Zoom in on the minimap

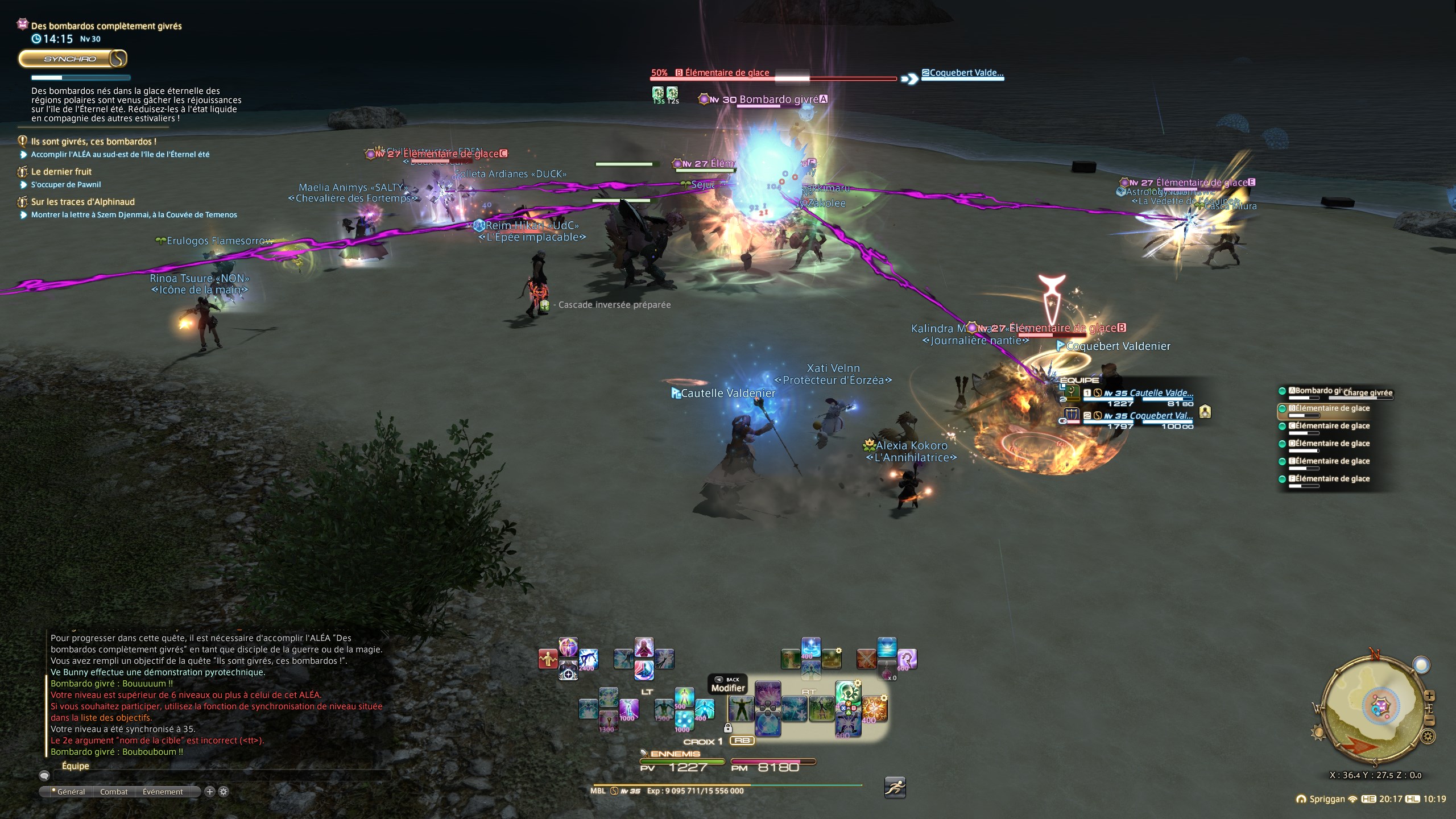(1430, 696)
